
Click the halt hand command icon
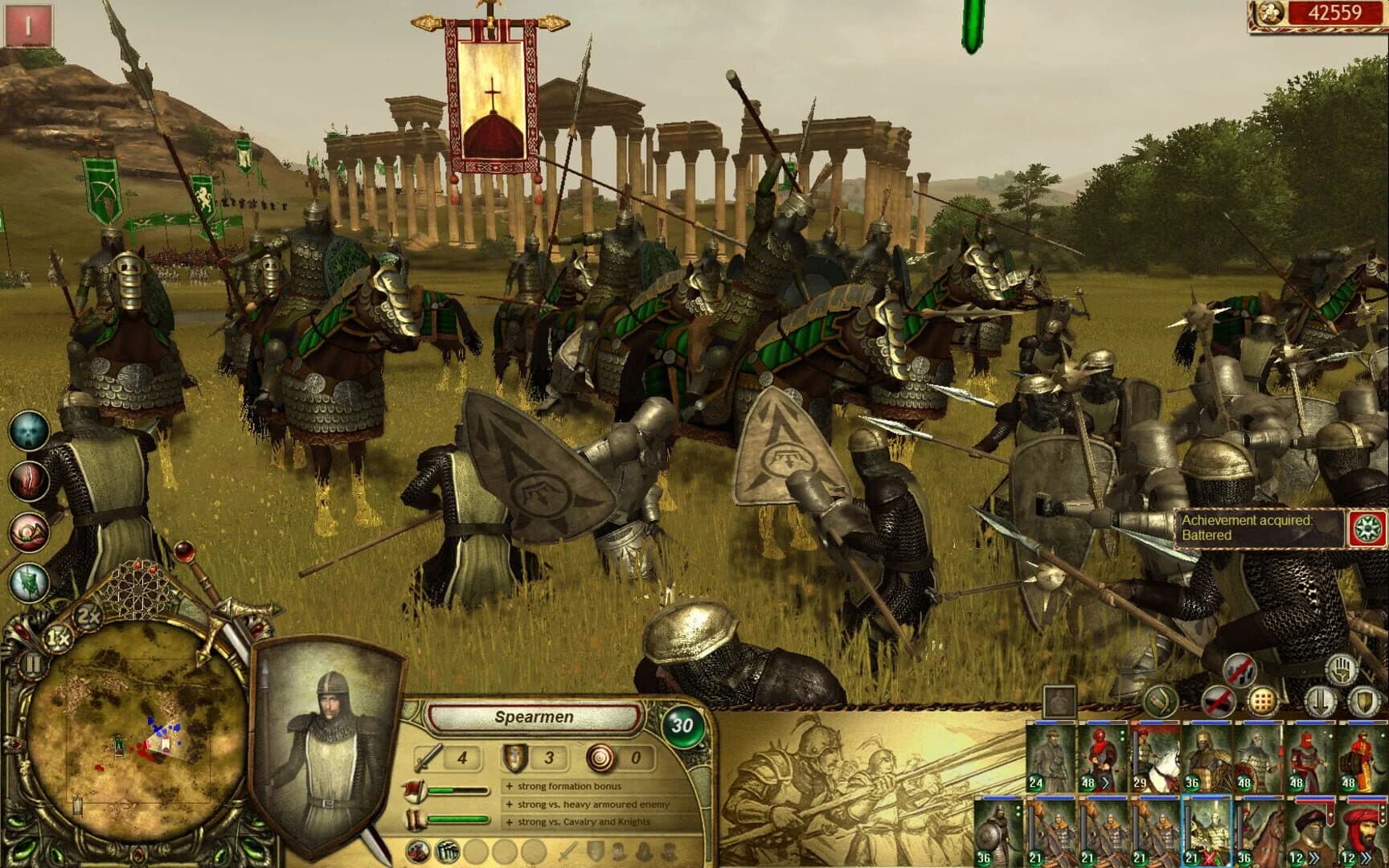tap(1340, 669)
